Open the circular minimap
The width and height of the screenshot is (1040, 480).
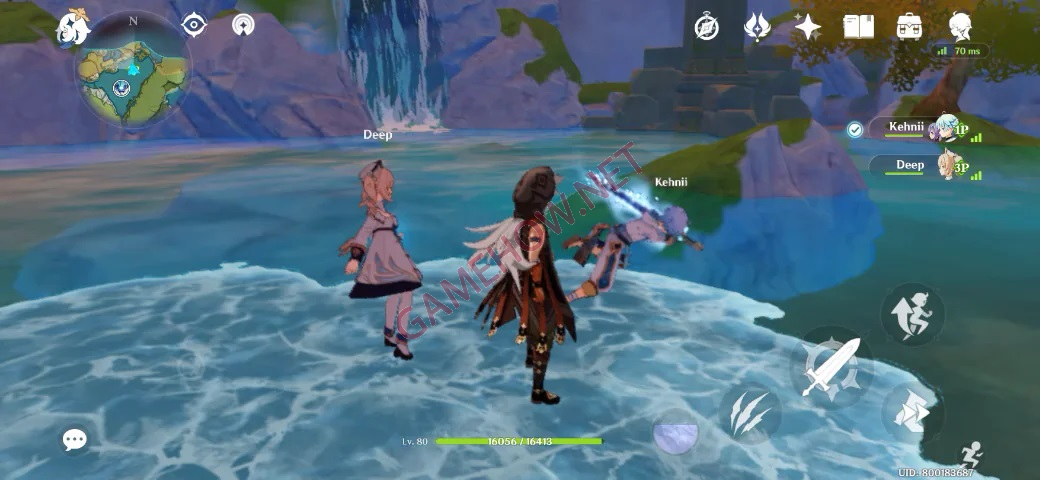(131, 76)
